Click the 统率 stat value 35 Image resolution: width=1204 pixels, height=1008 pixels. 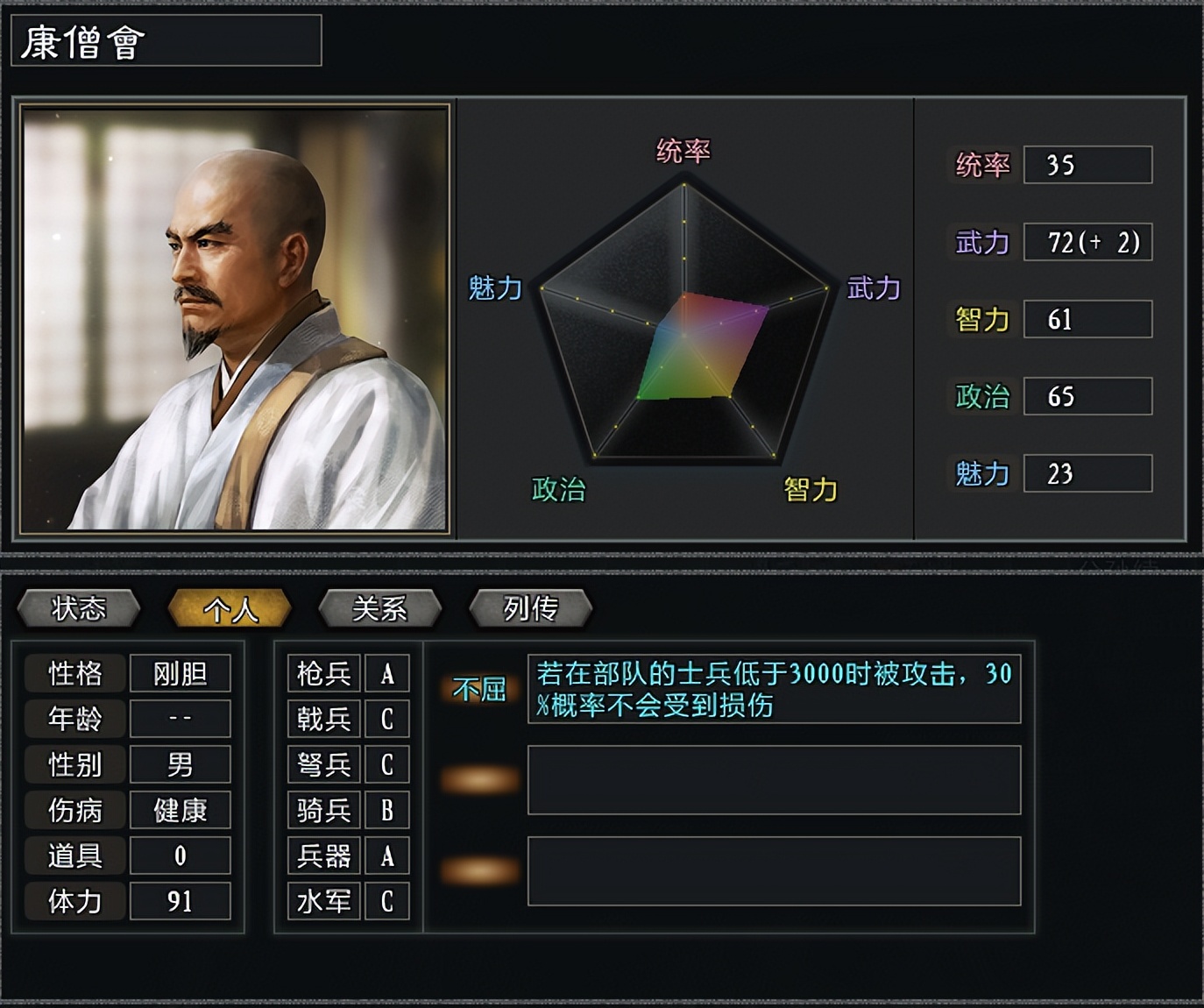click(x=1087, y=166)
